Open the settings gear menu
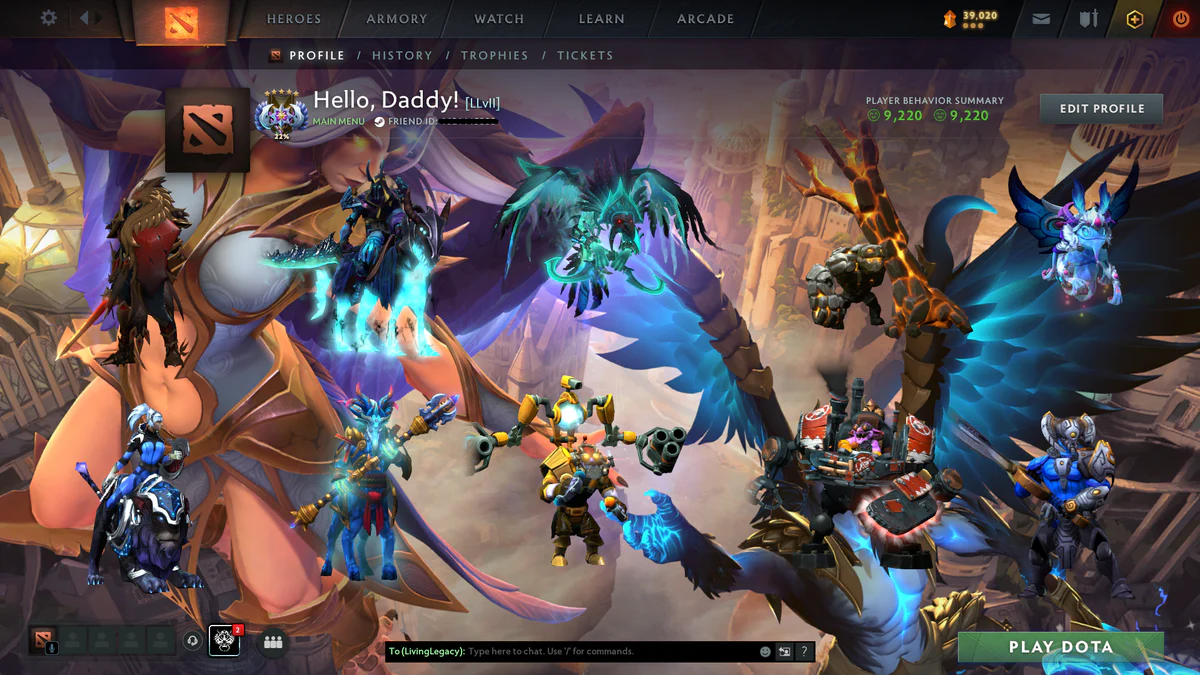This screenshot has height=675, width=1200. pos(48,18)
